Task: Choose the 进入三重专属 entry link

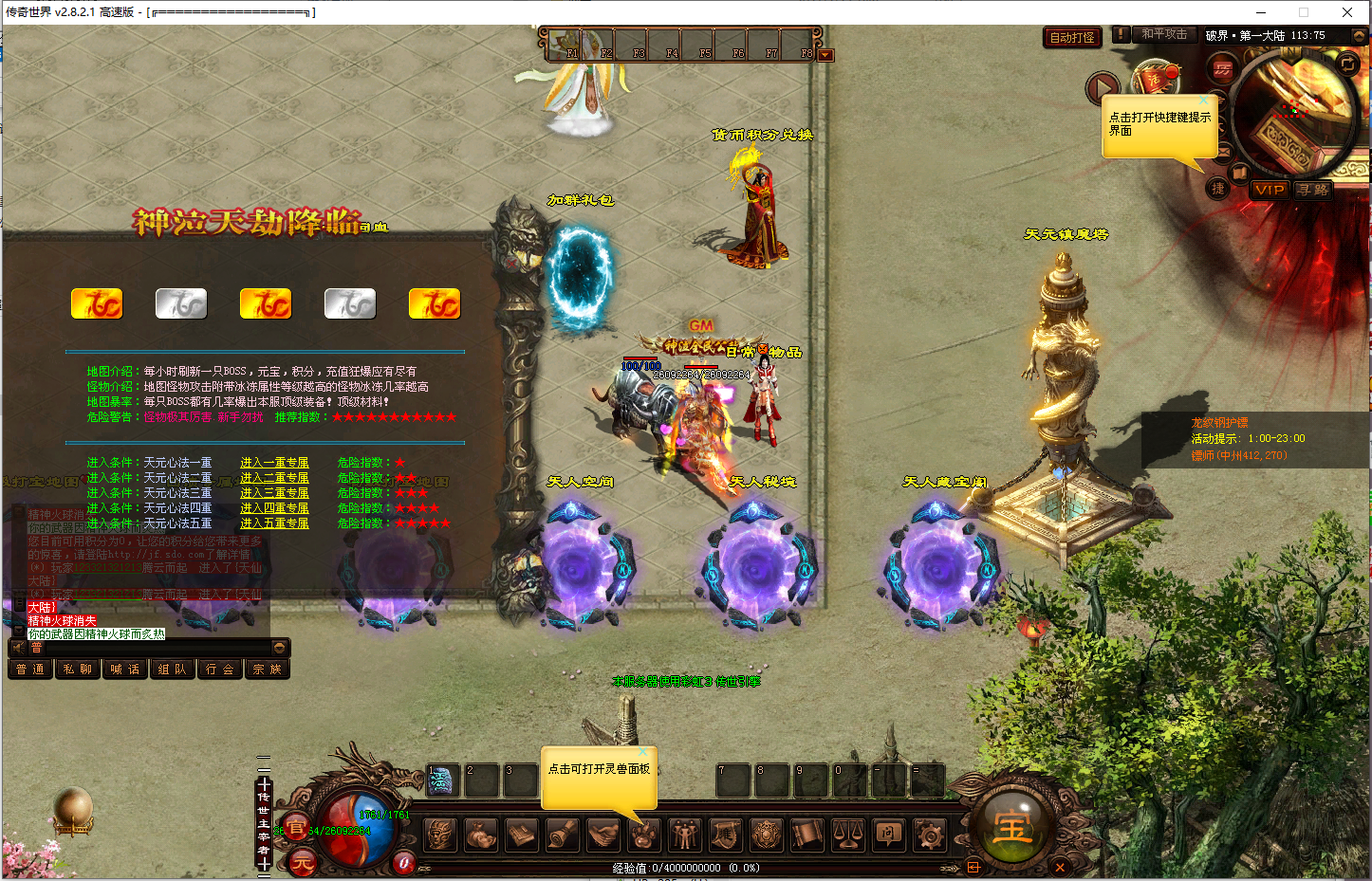Action: coord(274,493)
